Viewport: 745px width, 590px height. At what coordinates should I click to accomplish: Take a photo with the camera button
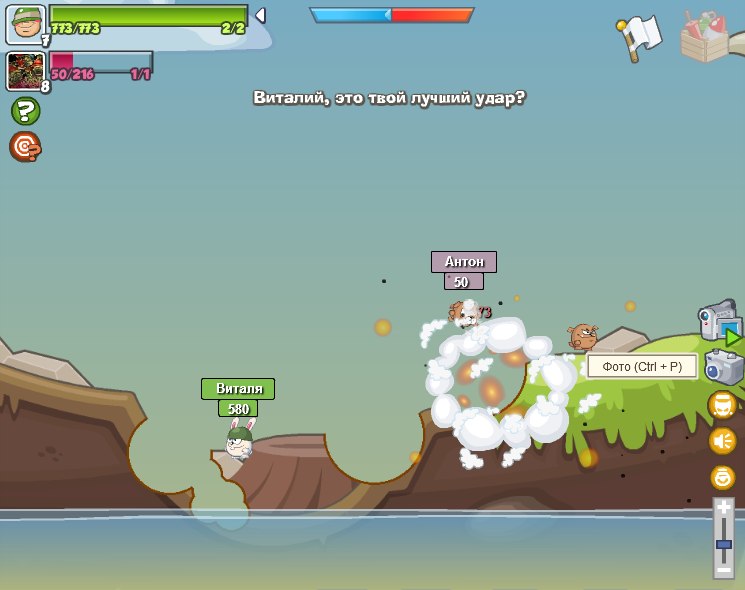coord(724,367)
